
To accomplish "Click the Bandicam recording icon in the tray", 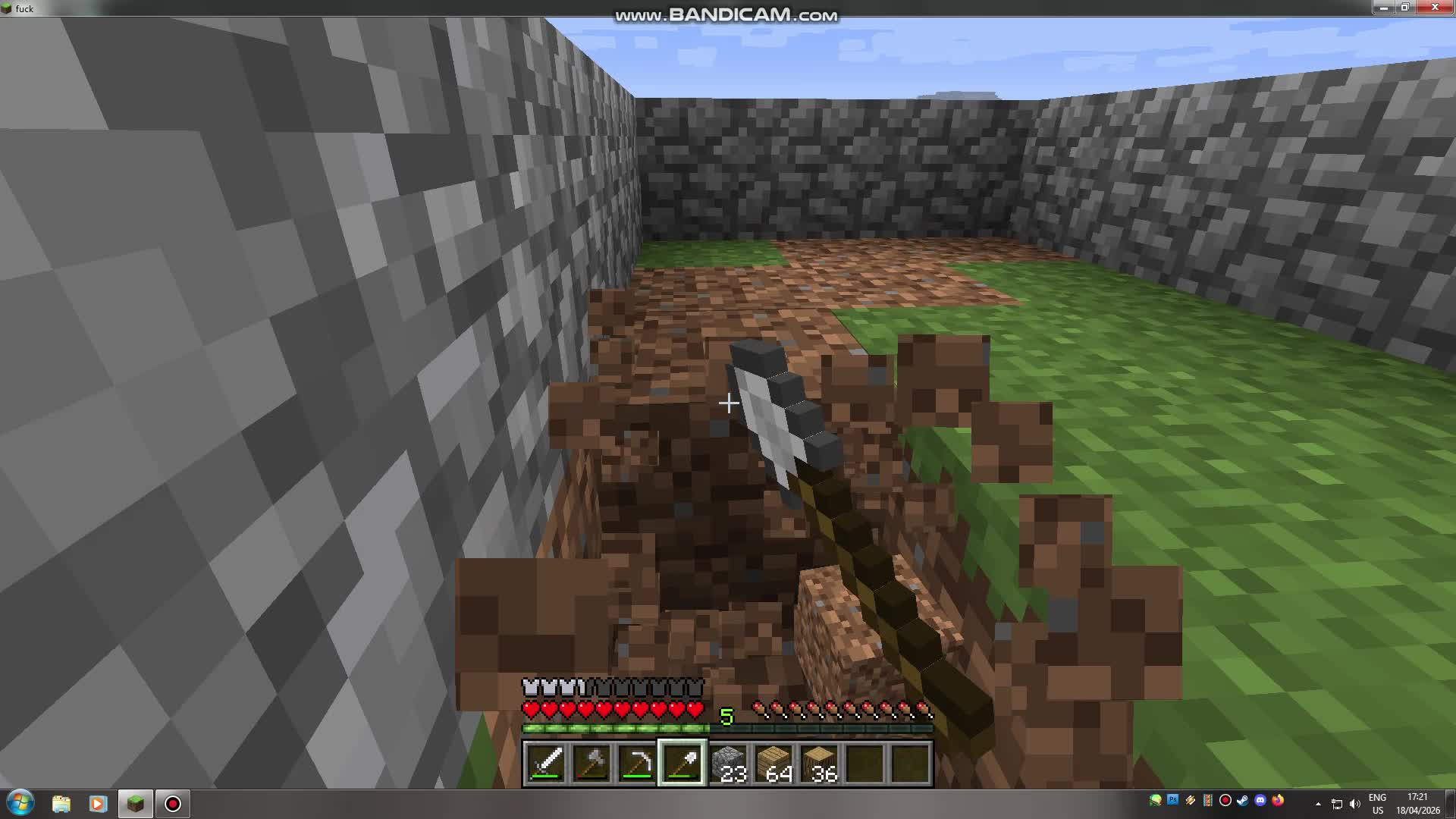I will [x=1225, y=801].
